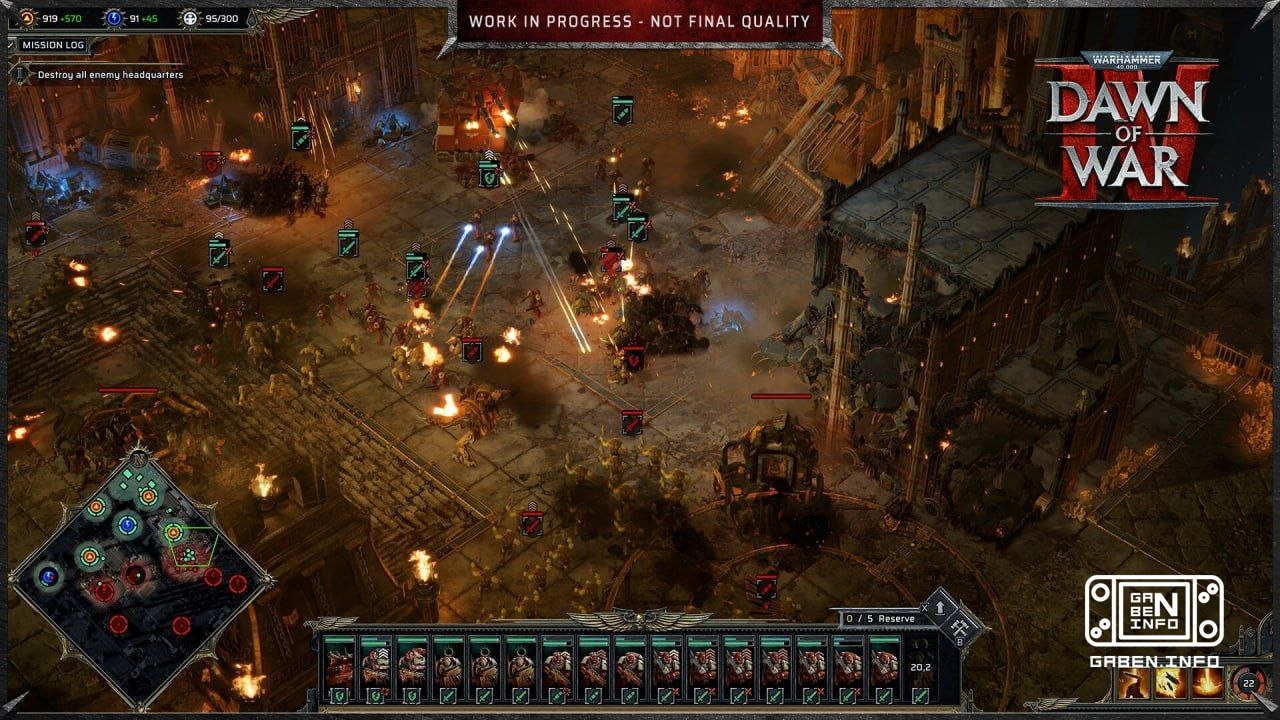
Task: Collapse the Mission Log panel
Action: tap(11, 45)
